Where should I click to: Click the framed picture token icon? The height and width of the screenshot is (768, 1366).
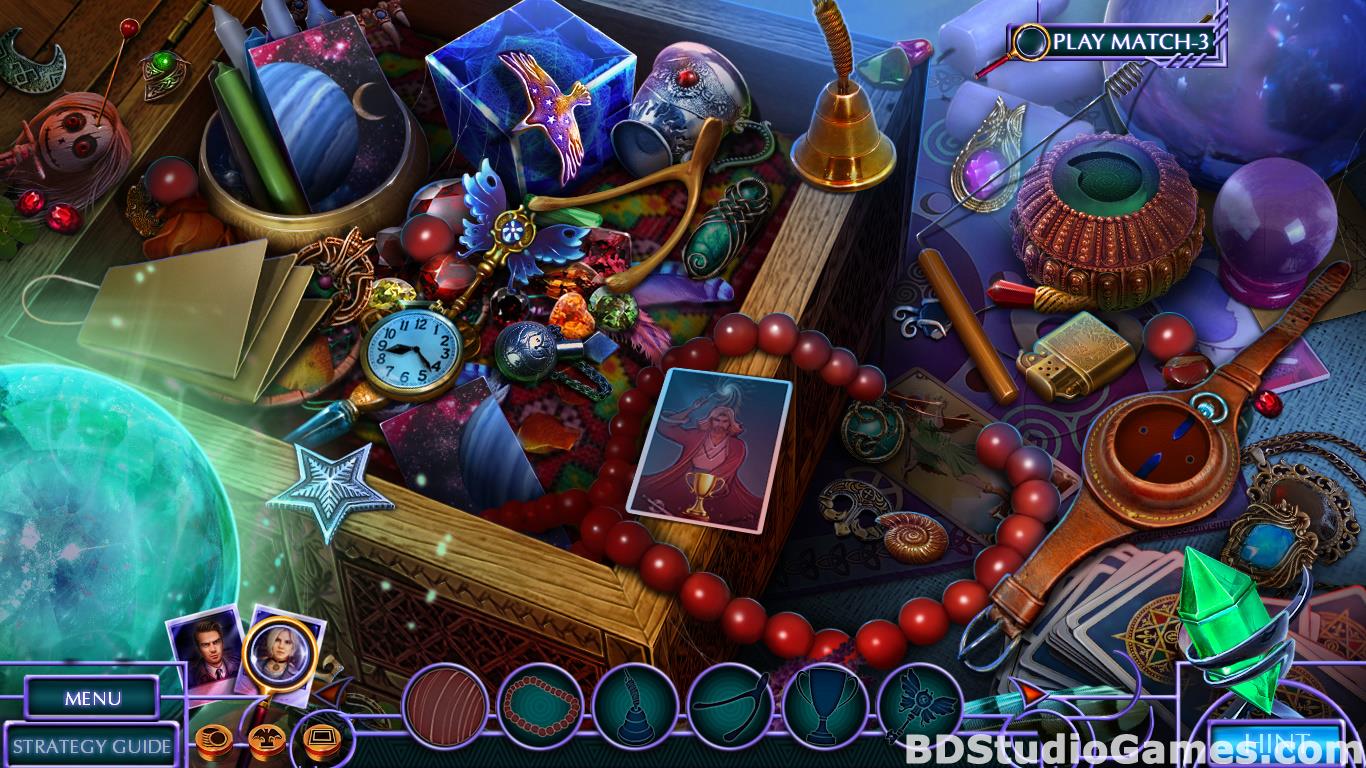click(322, 741)
